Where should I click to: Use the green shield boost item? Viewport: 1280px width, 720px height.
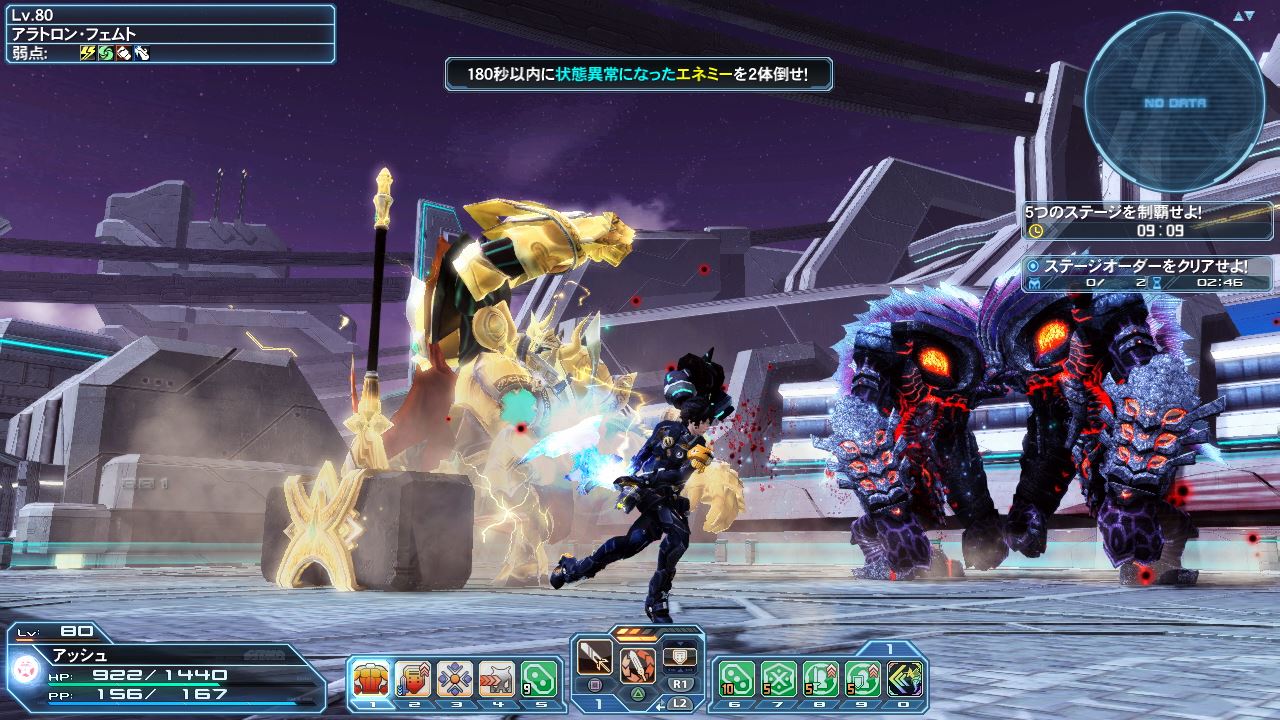point(863,679)
